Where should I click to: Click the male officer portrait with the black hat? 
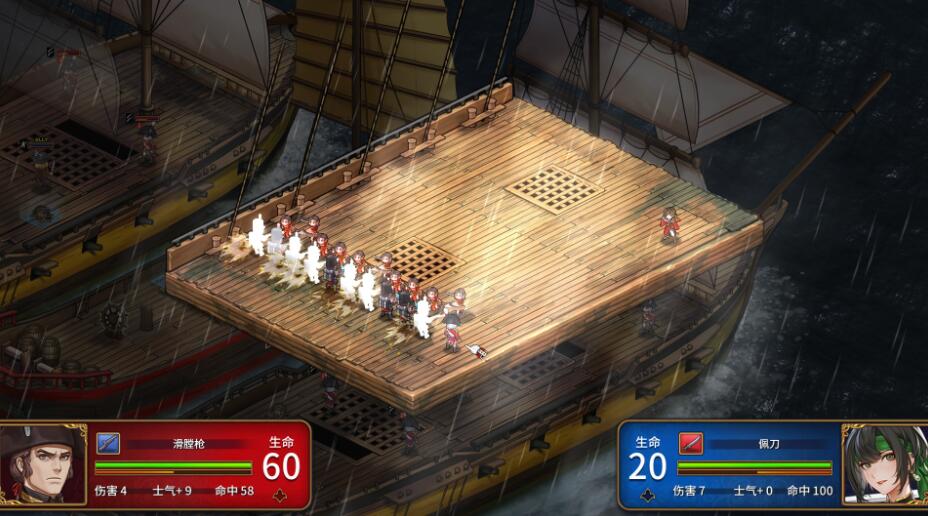point(43,465)
